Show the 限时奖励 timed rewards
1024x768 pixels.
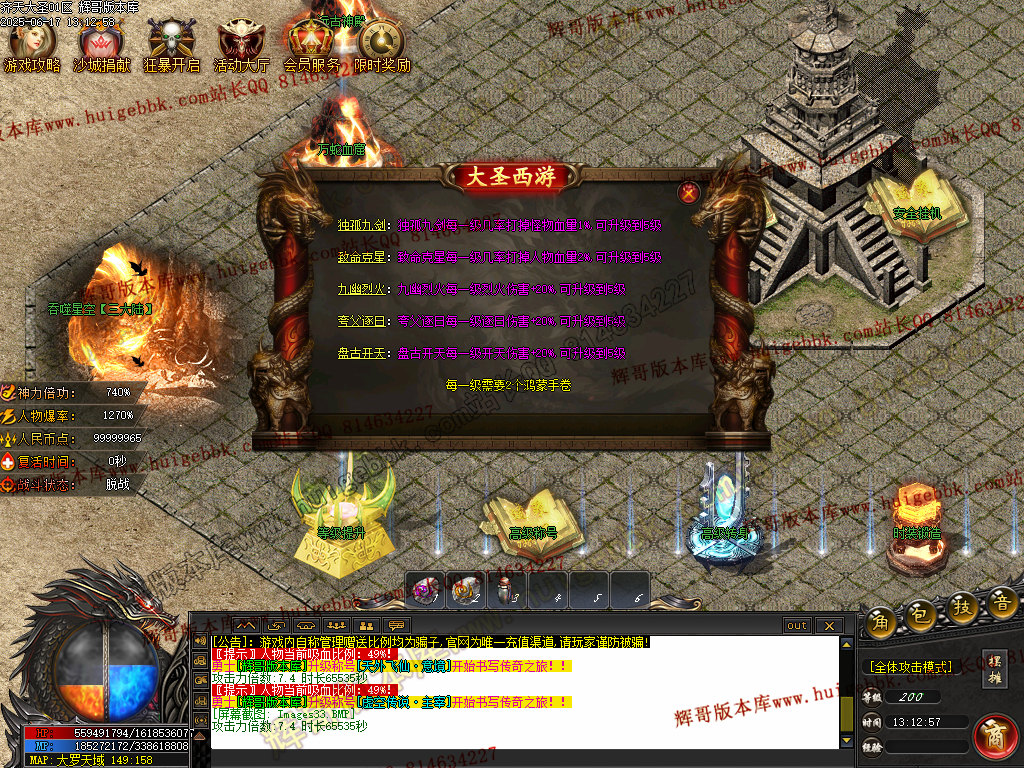[x=381, y=46]
